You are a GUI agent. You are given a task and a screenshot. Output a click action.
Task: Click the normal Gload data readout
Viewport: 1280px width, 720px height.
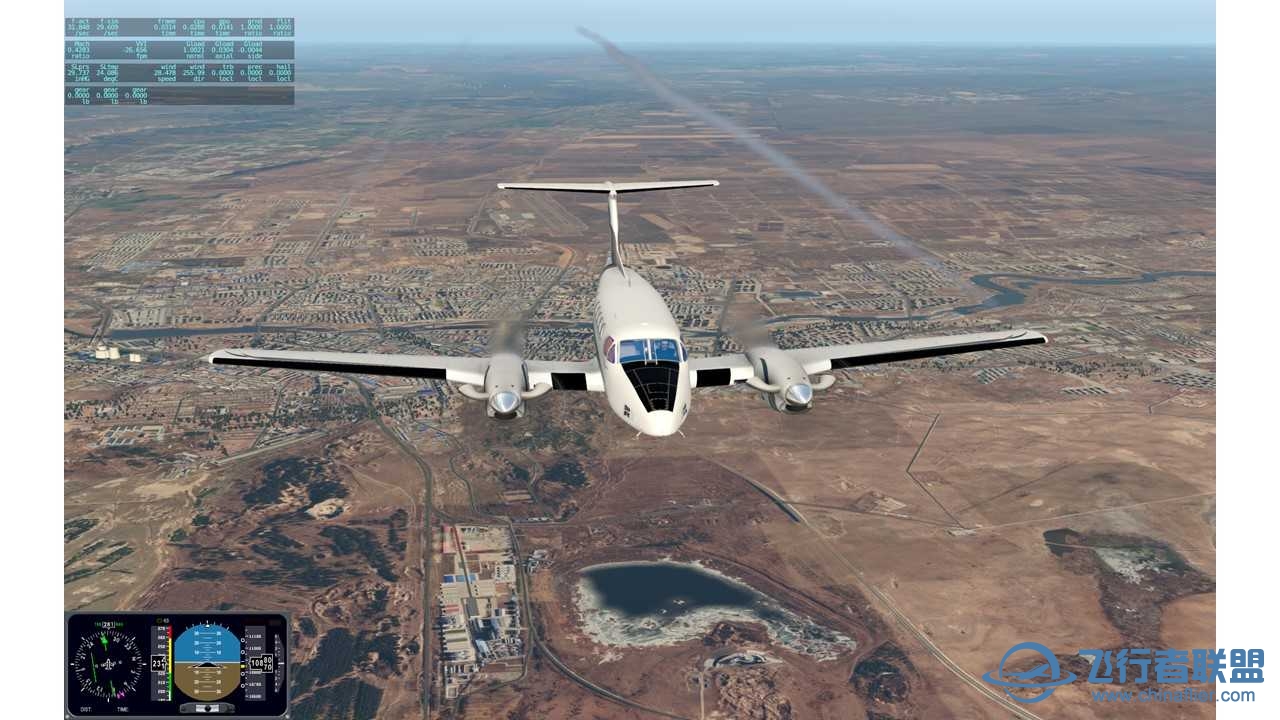coord(191,48)
